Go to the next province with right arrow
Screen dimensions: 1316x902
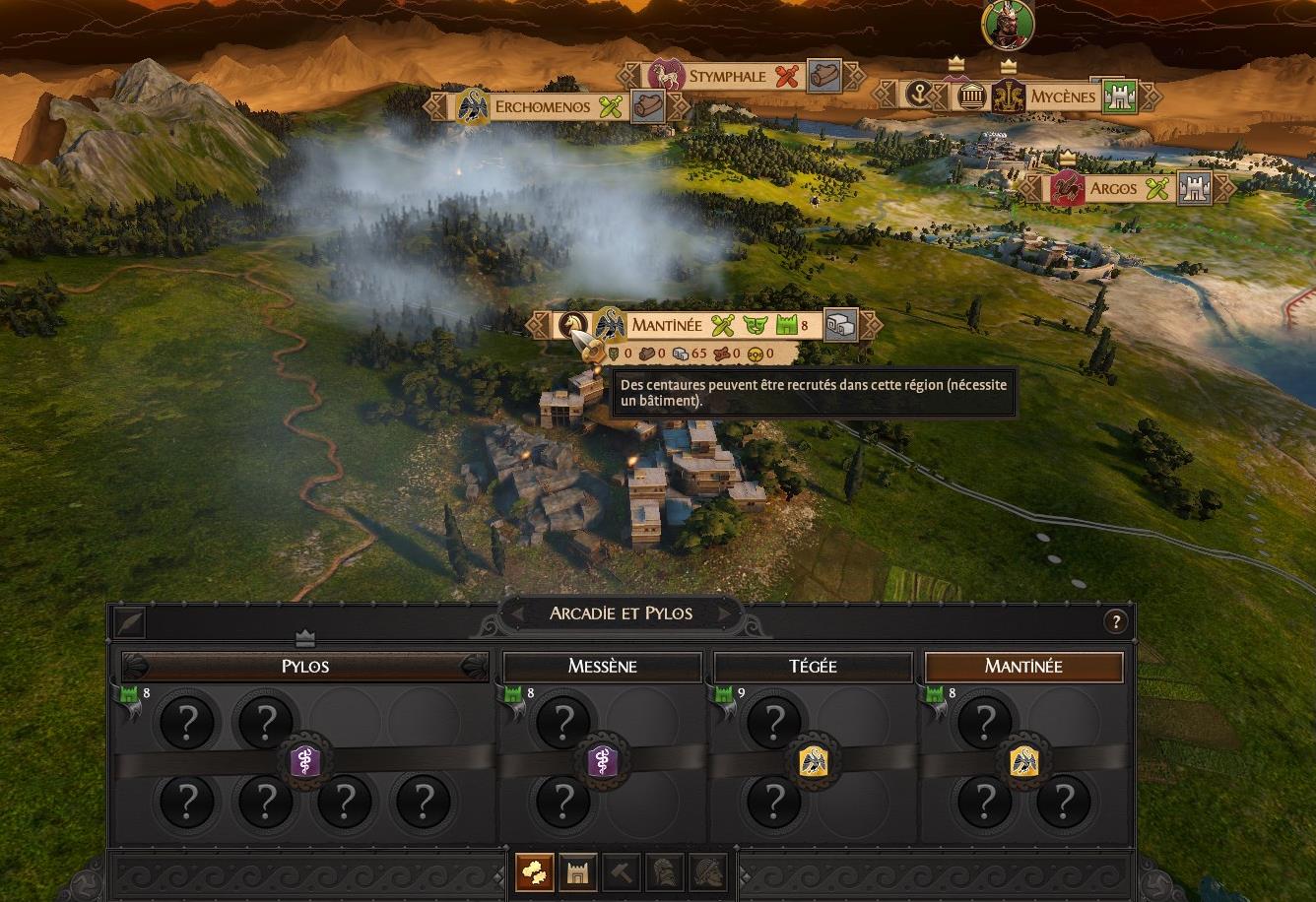pos(726,614)
